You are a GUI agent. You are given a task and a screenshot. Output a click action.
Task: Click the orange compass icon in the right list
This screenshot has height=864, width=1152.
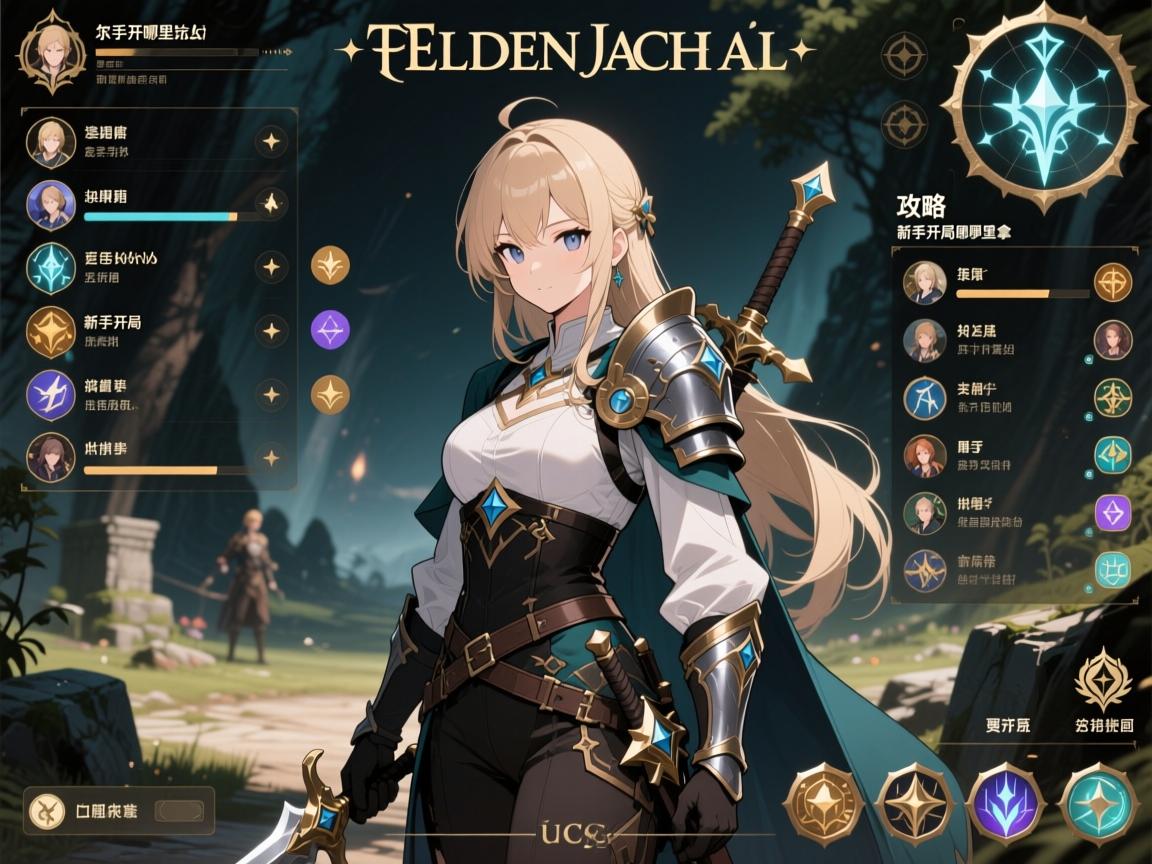pos(1112,283)
